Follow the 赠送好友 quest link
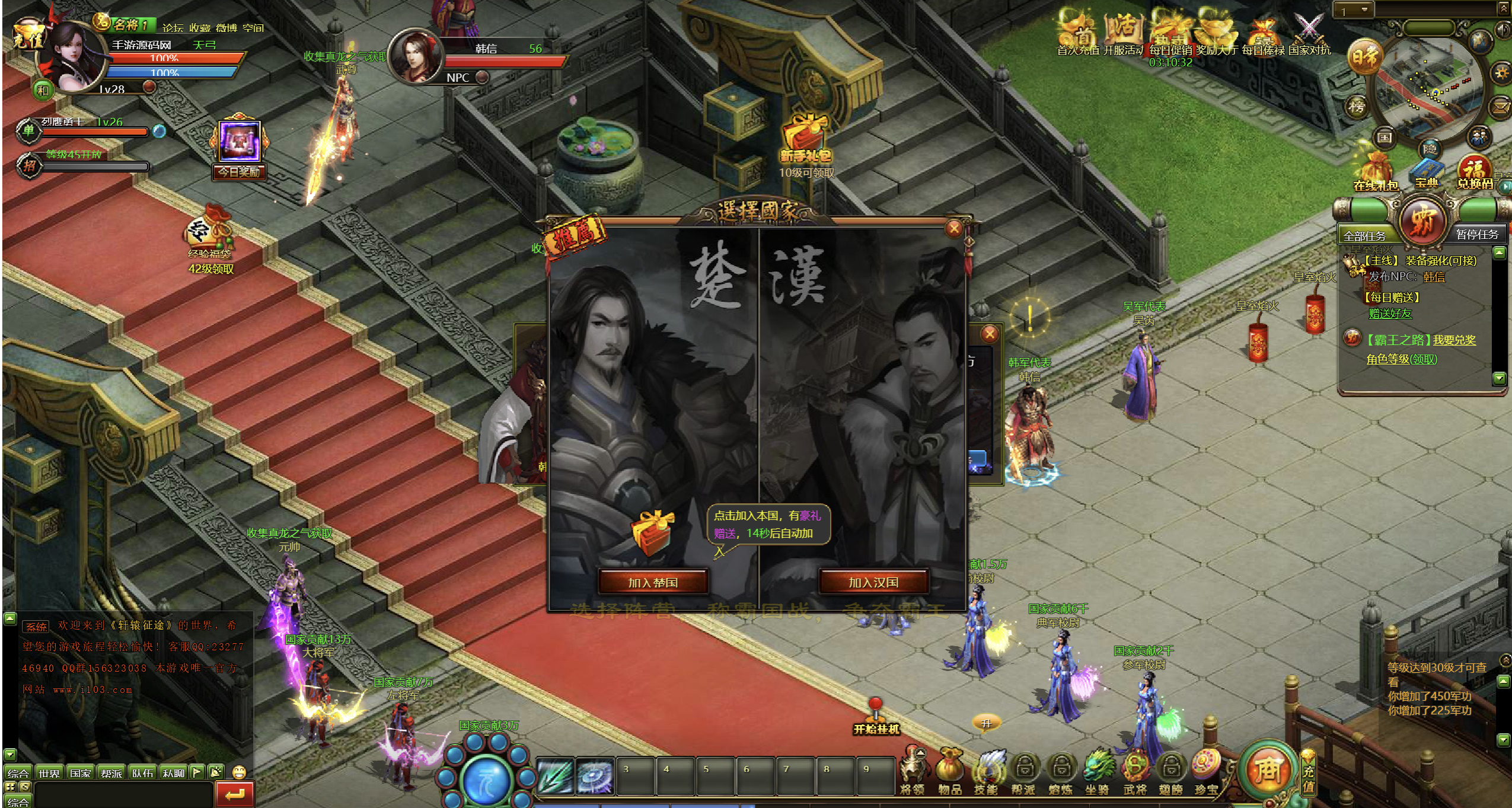 click(1390, 314)
